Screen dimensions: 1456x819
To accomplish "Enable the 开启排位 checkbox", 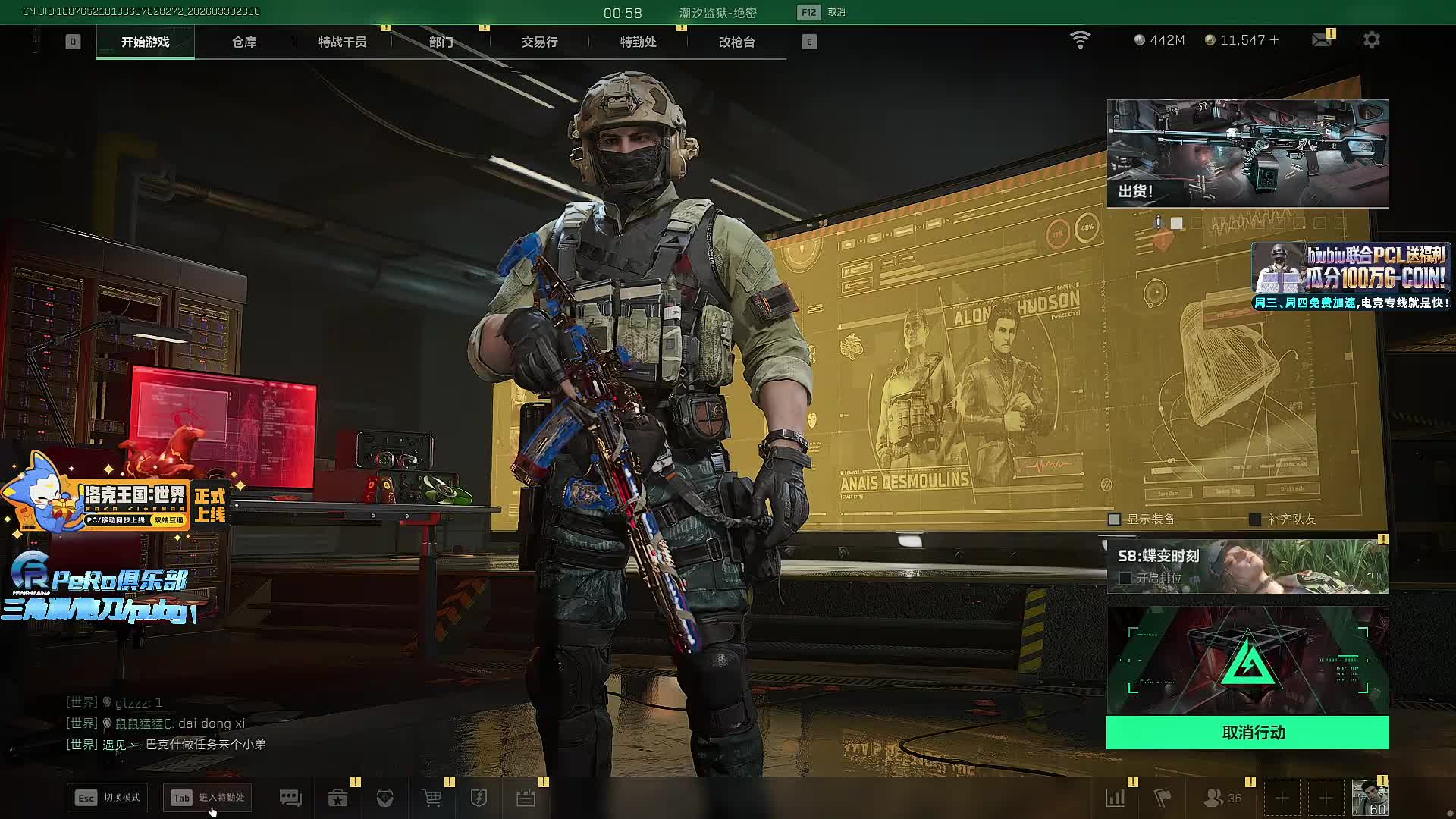I will coord(1125,578).
